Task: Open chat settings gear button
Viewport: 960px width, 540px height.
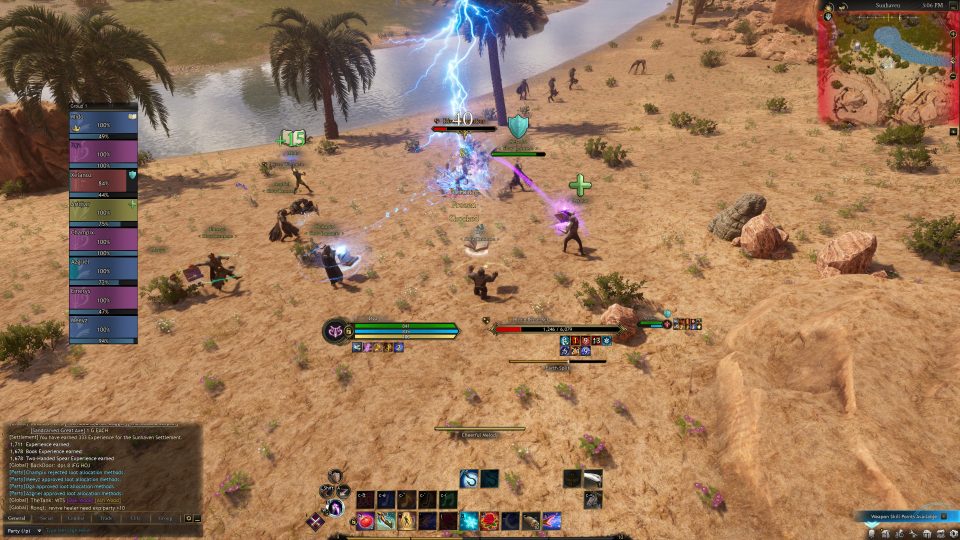Action: [x=188, y=518]
